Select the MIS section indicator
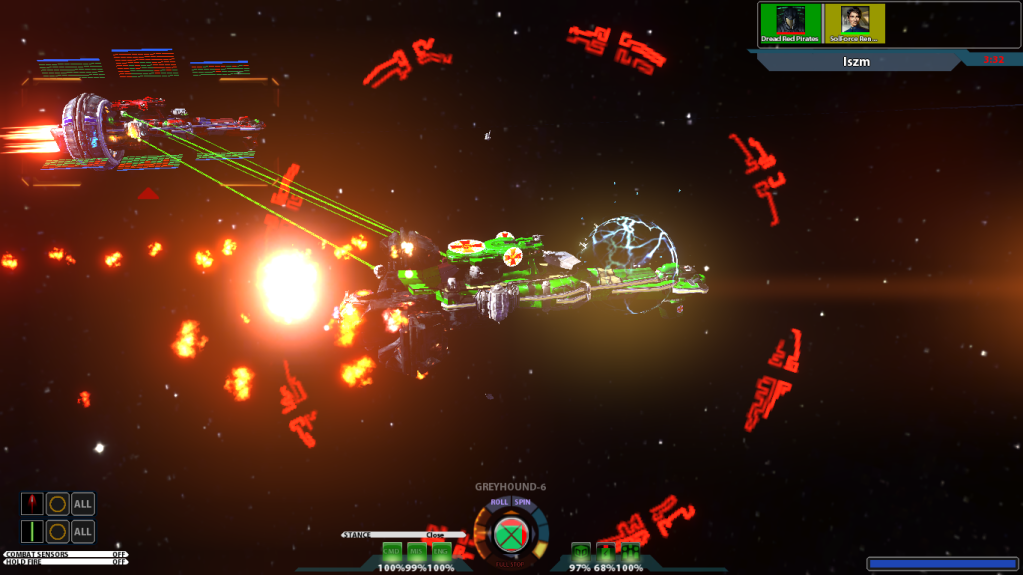The height and width of the screenshot is (575, 1023). 416,551
